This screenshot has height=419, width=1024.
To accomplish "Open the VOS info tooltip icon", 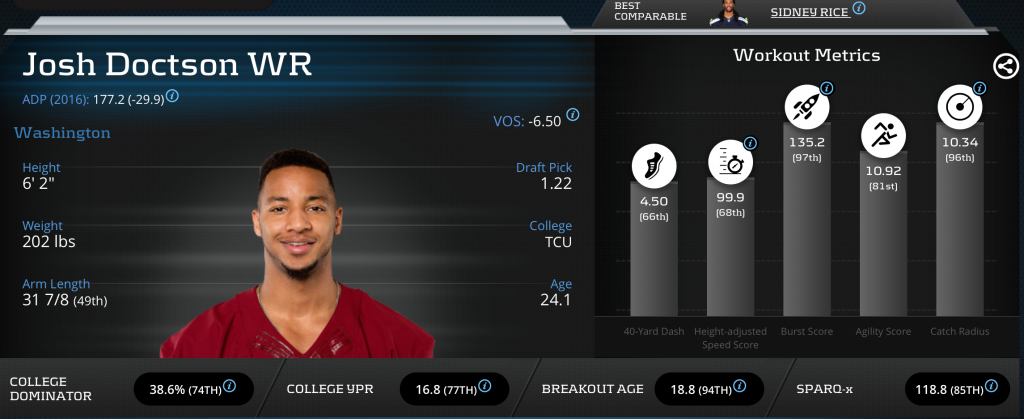I will pos(573,114).
